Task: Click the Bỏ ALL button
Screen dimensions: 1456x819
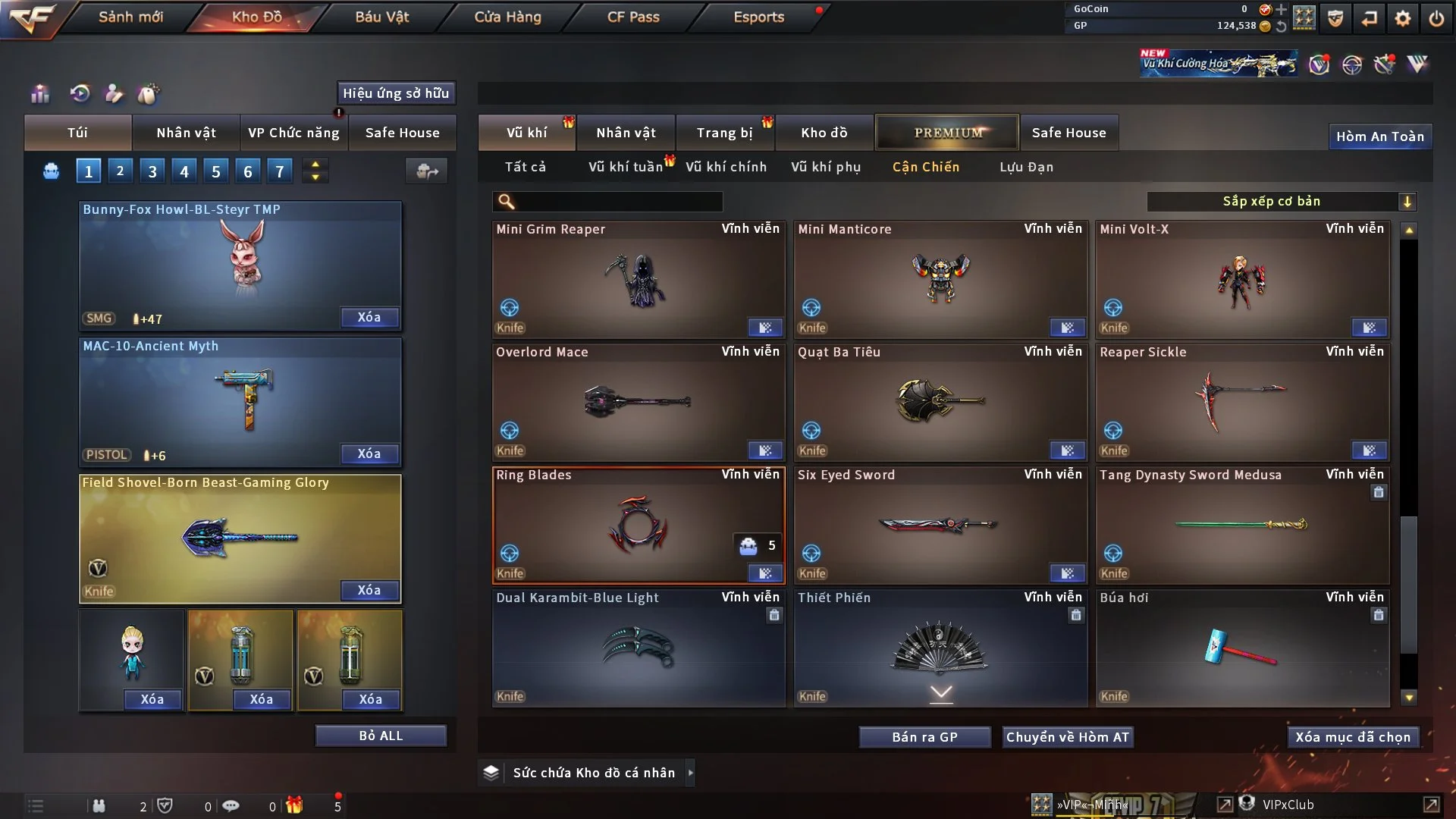Action: tap(381, 736)
